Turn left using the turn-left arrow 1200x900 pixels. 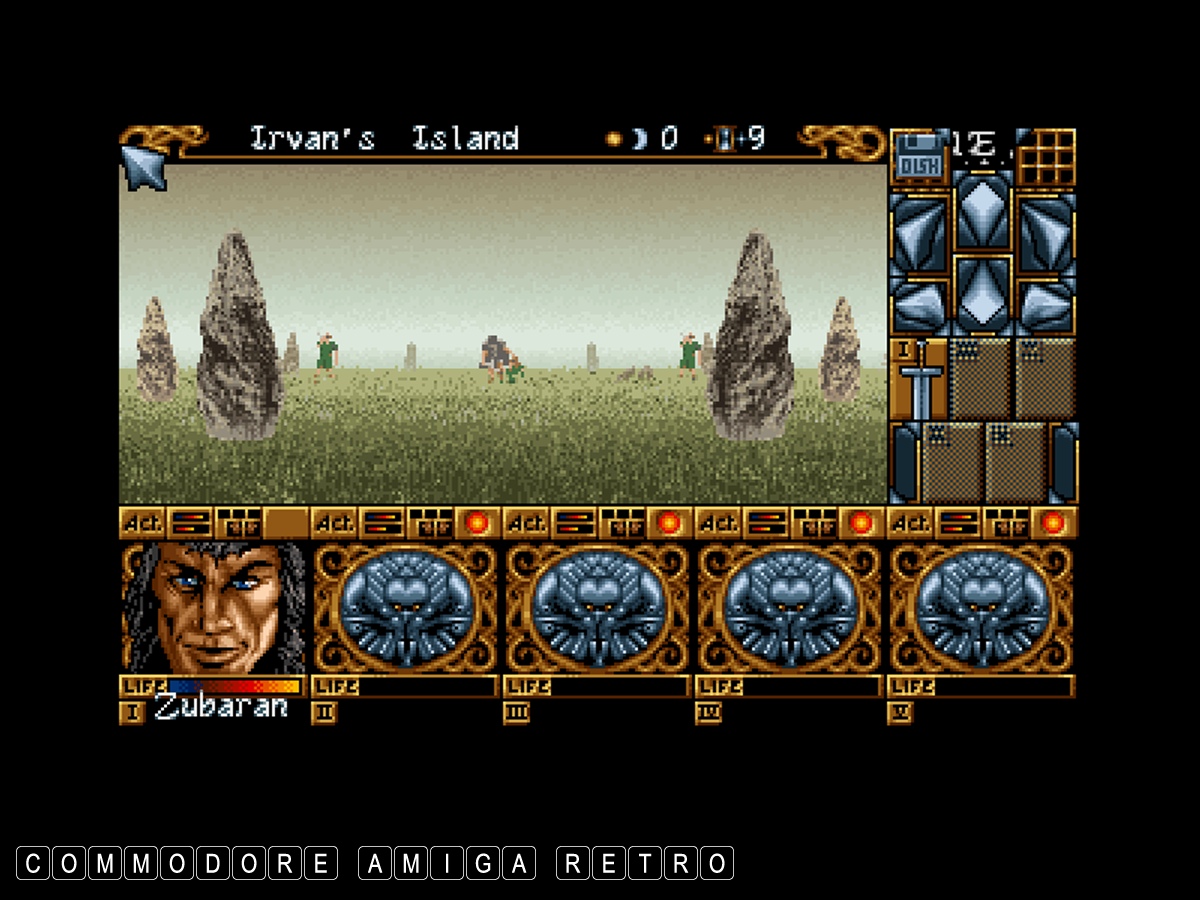coord(918,232)
